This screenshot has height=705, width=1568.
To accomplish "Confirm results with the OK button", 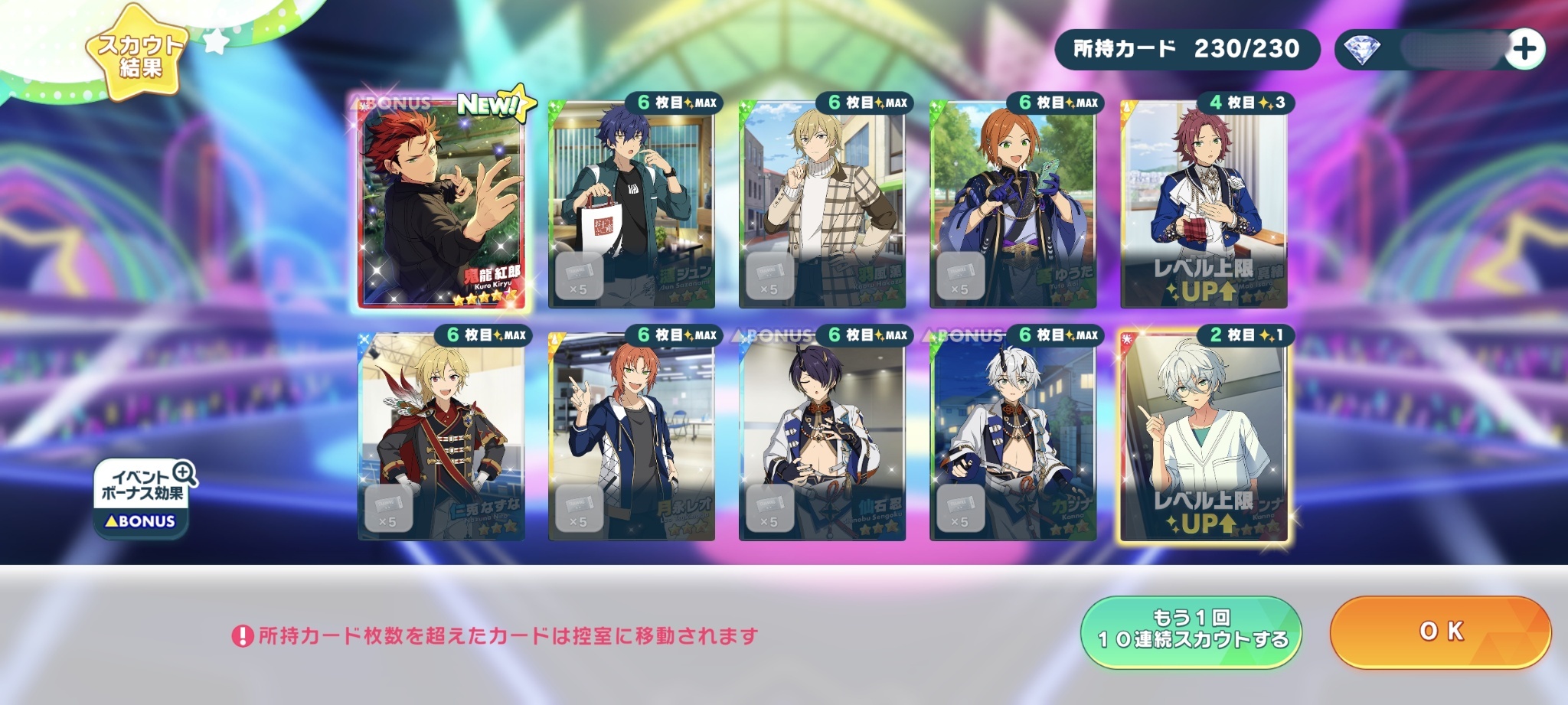I will (x=1440, y=632).
